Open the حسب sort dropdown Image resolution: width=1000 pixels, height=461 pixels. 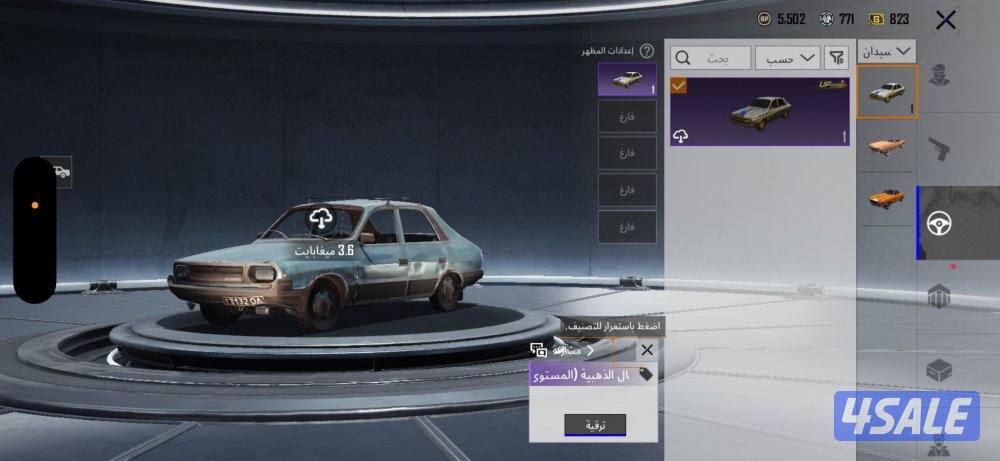pyautogui.click(x=787, y=58)
